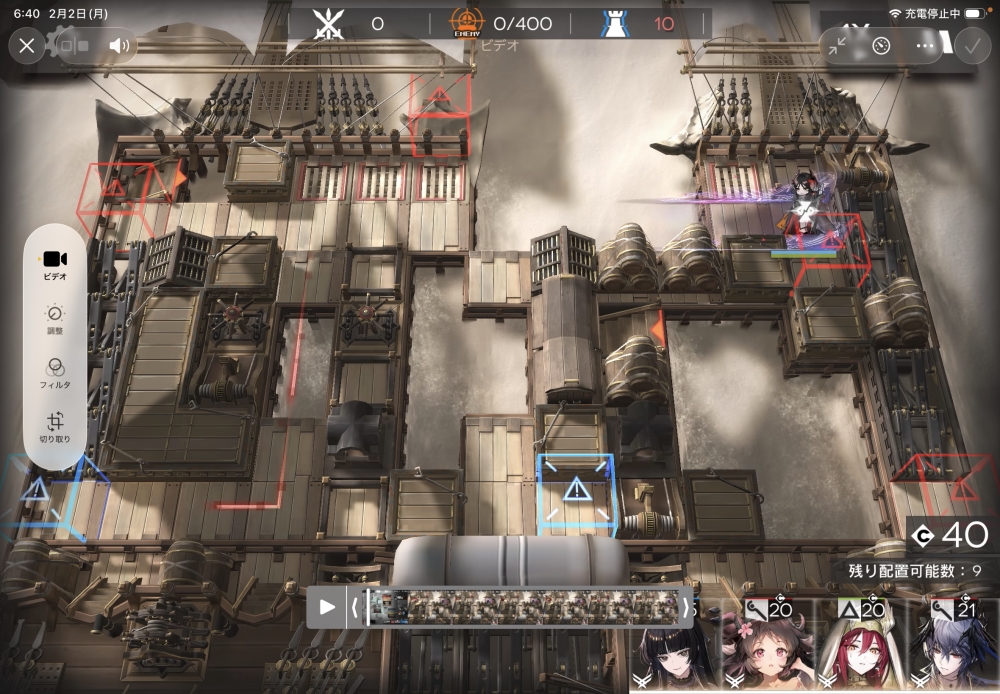The height and width of the screenshot is (694, 1000).
Task: Pick the silver-haired operator costing 21
Action: pos(953,648)
